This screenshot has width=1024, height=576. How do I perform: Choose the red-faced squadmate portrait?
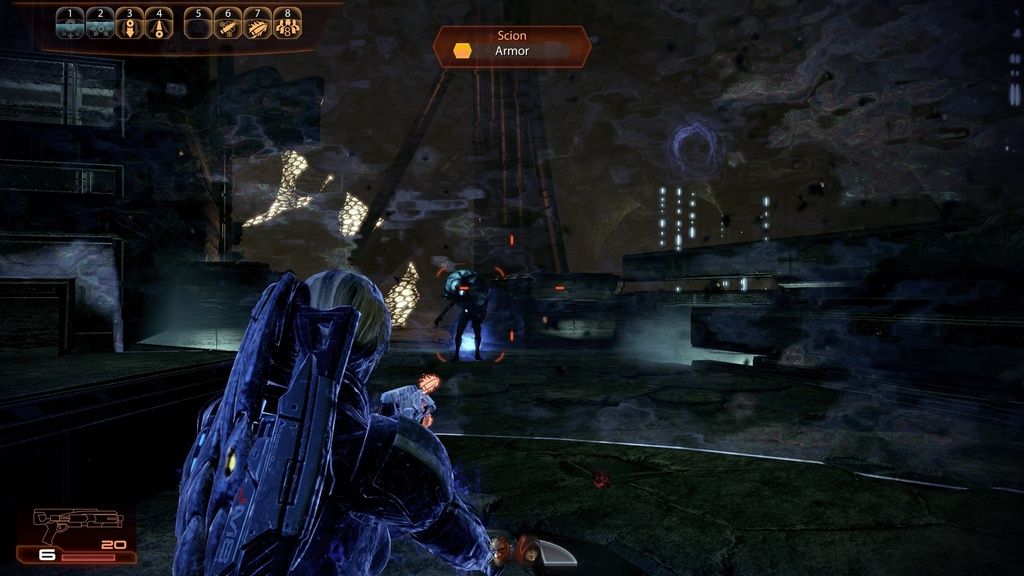[x=500, y=548]
